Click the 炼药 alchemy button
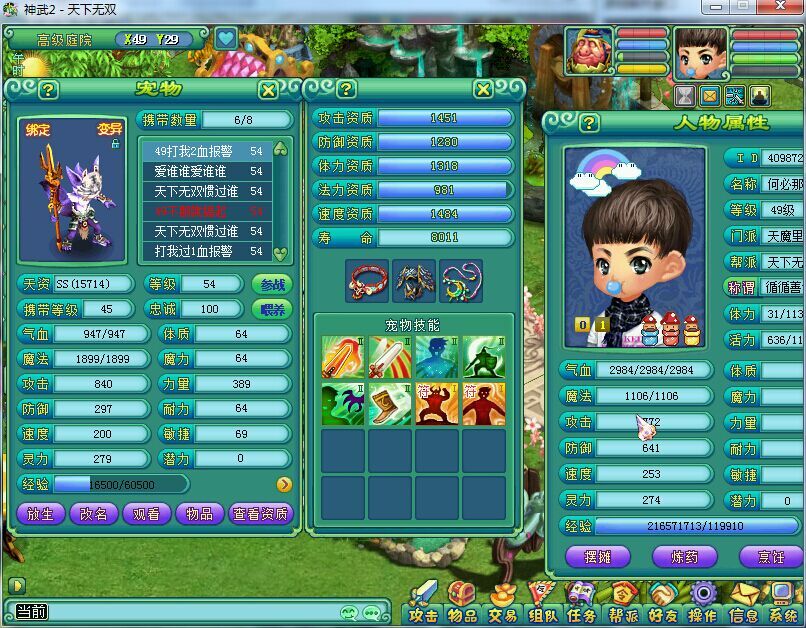Image resolution: width=806 pixels, height=628 pixels. [684, 557]
